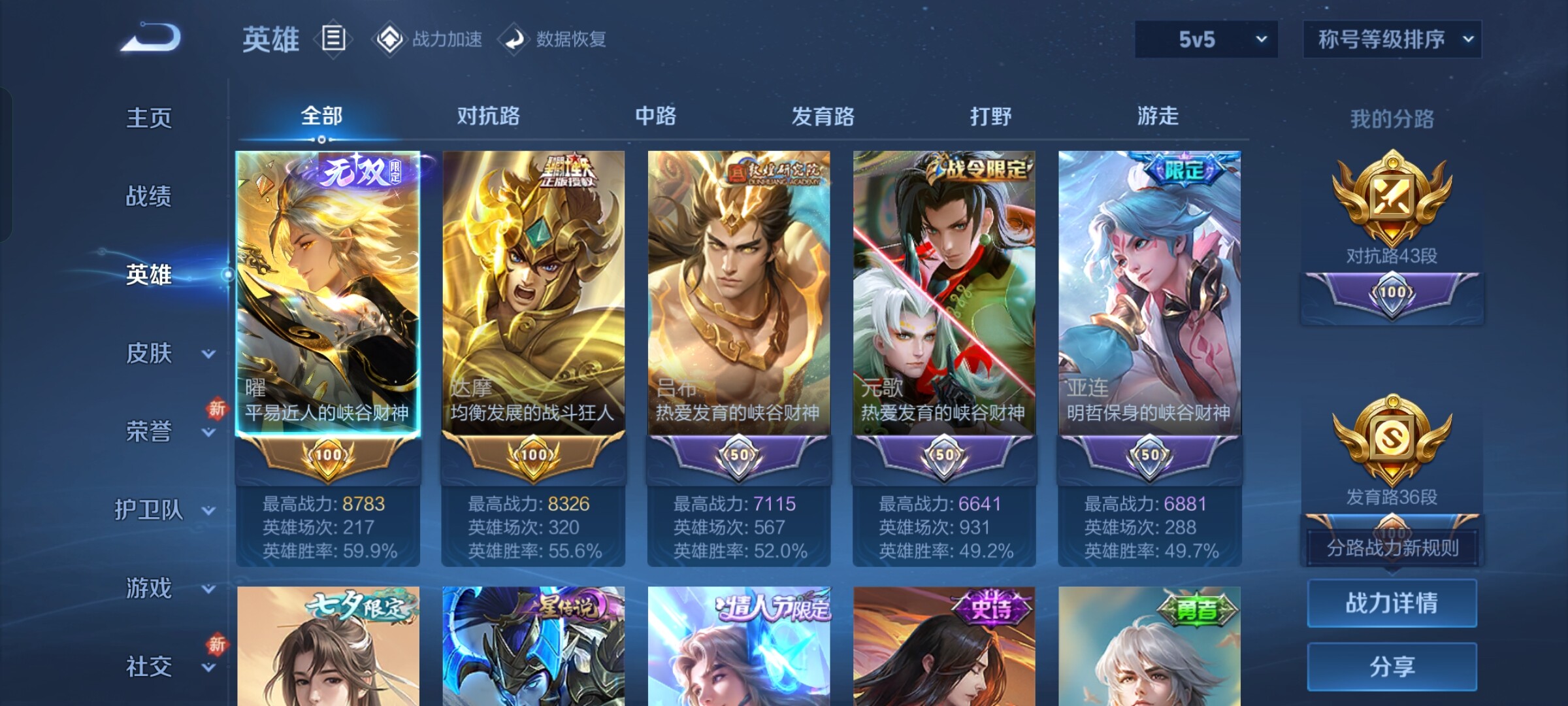This screenshot has width=1568, height=706.
Task: Open the 5v5 mode dropdown
Action: click(x=1206, y=39)
